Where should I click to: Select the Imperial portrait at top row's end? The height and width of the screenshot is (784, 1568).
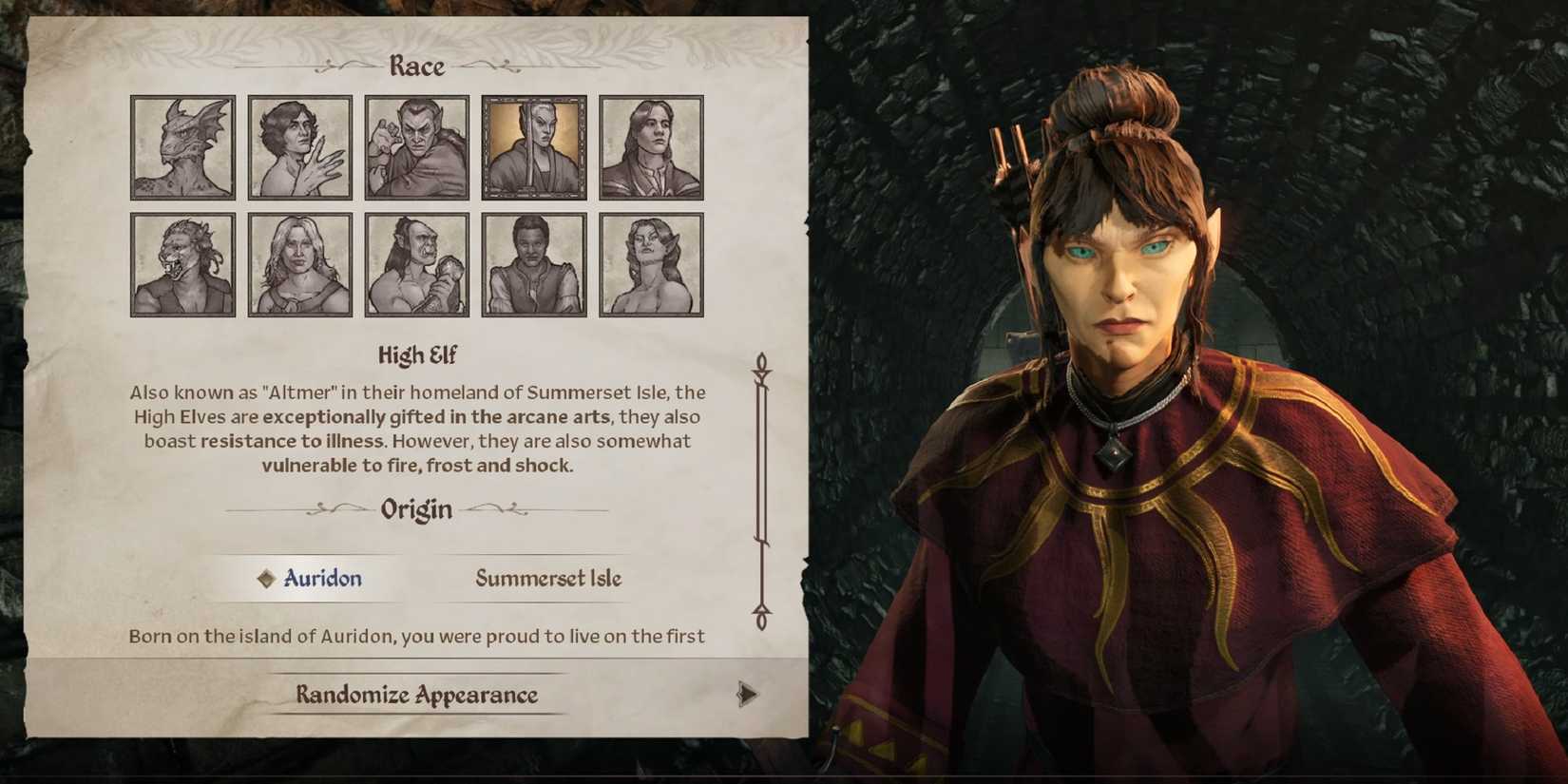tap(650, 147)
